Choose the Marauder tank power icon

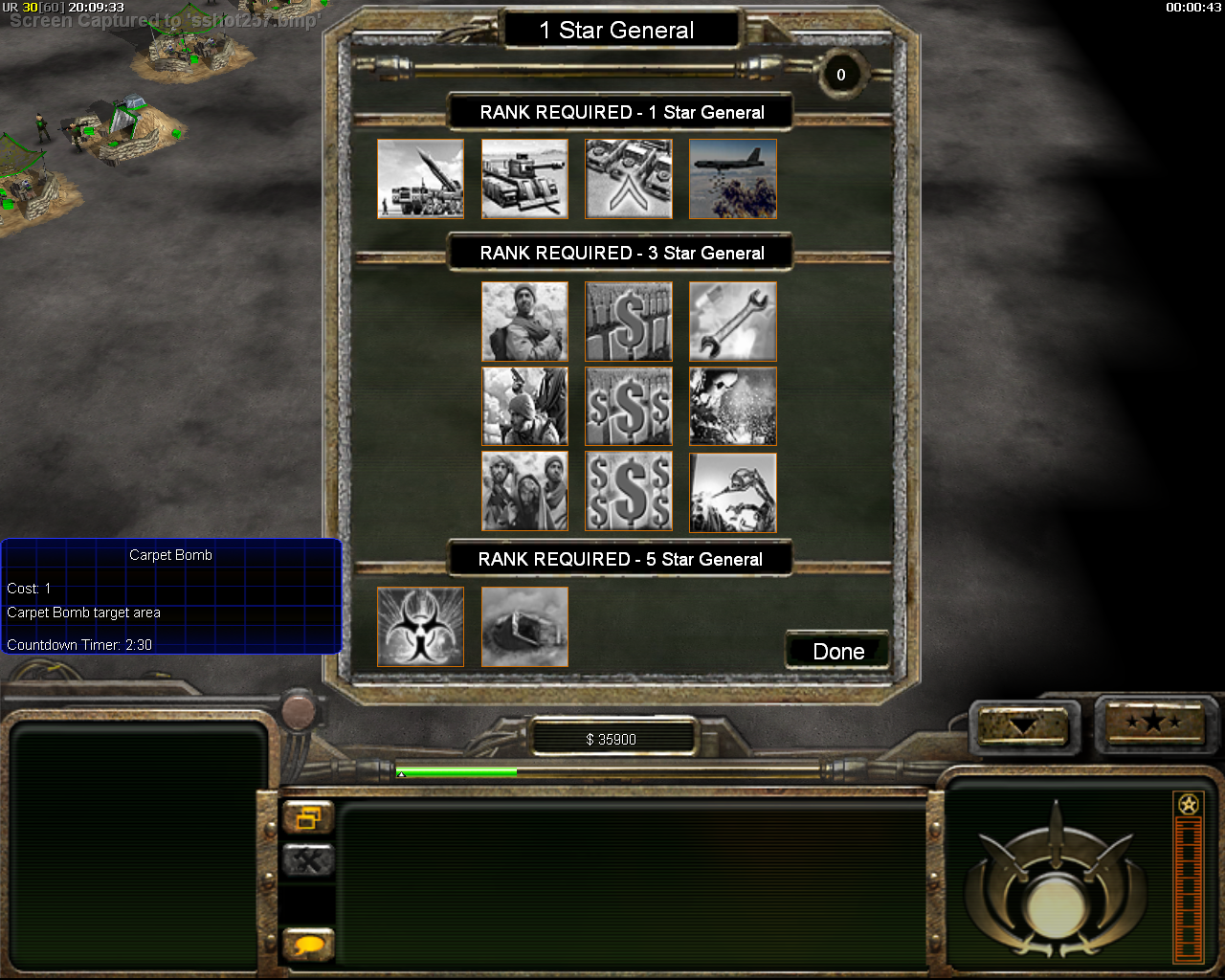coord(524,179)
